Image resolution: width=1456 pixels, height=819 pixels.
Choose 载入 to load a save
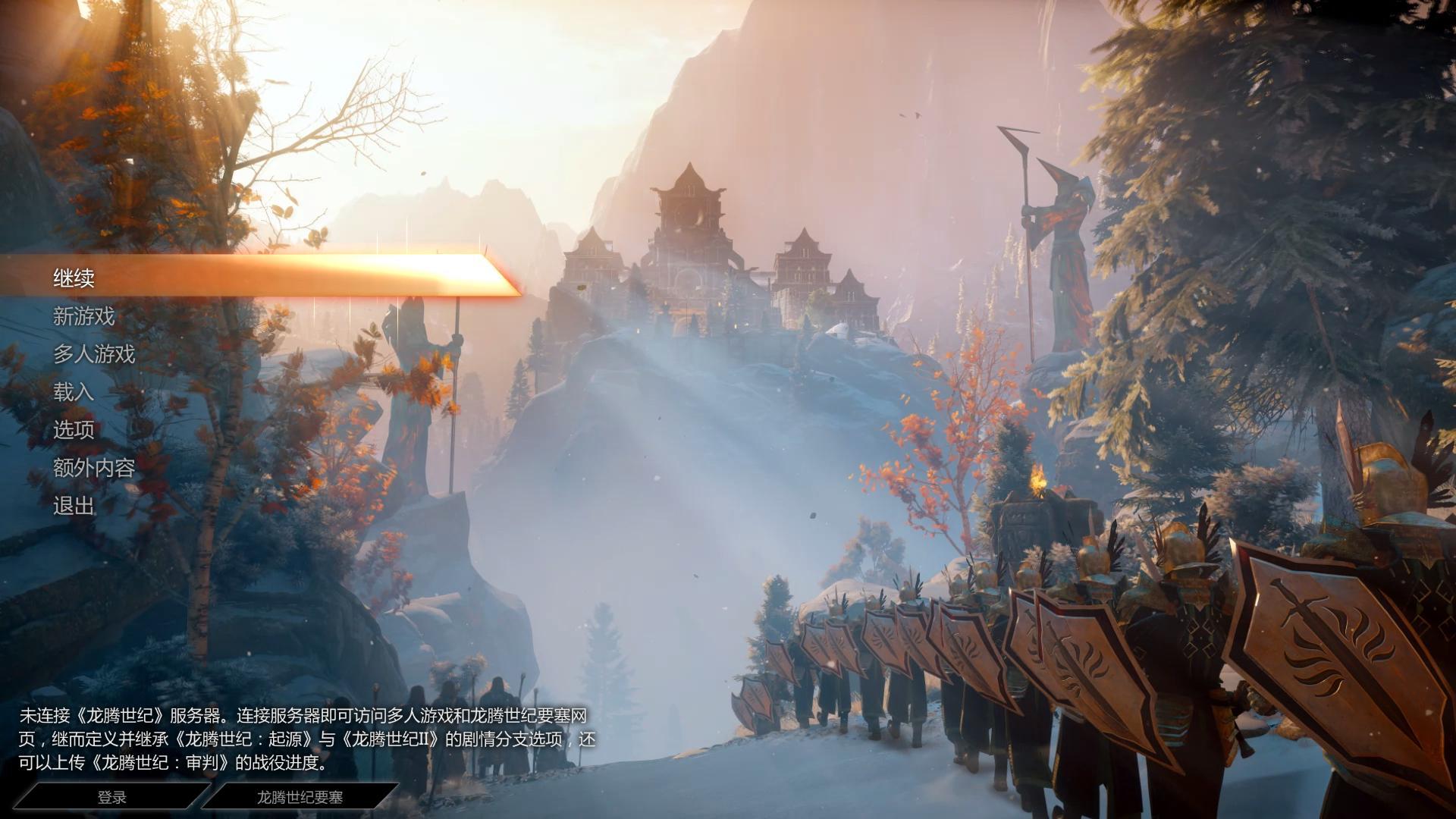coord(74,392)
